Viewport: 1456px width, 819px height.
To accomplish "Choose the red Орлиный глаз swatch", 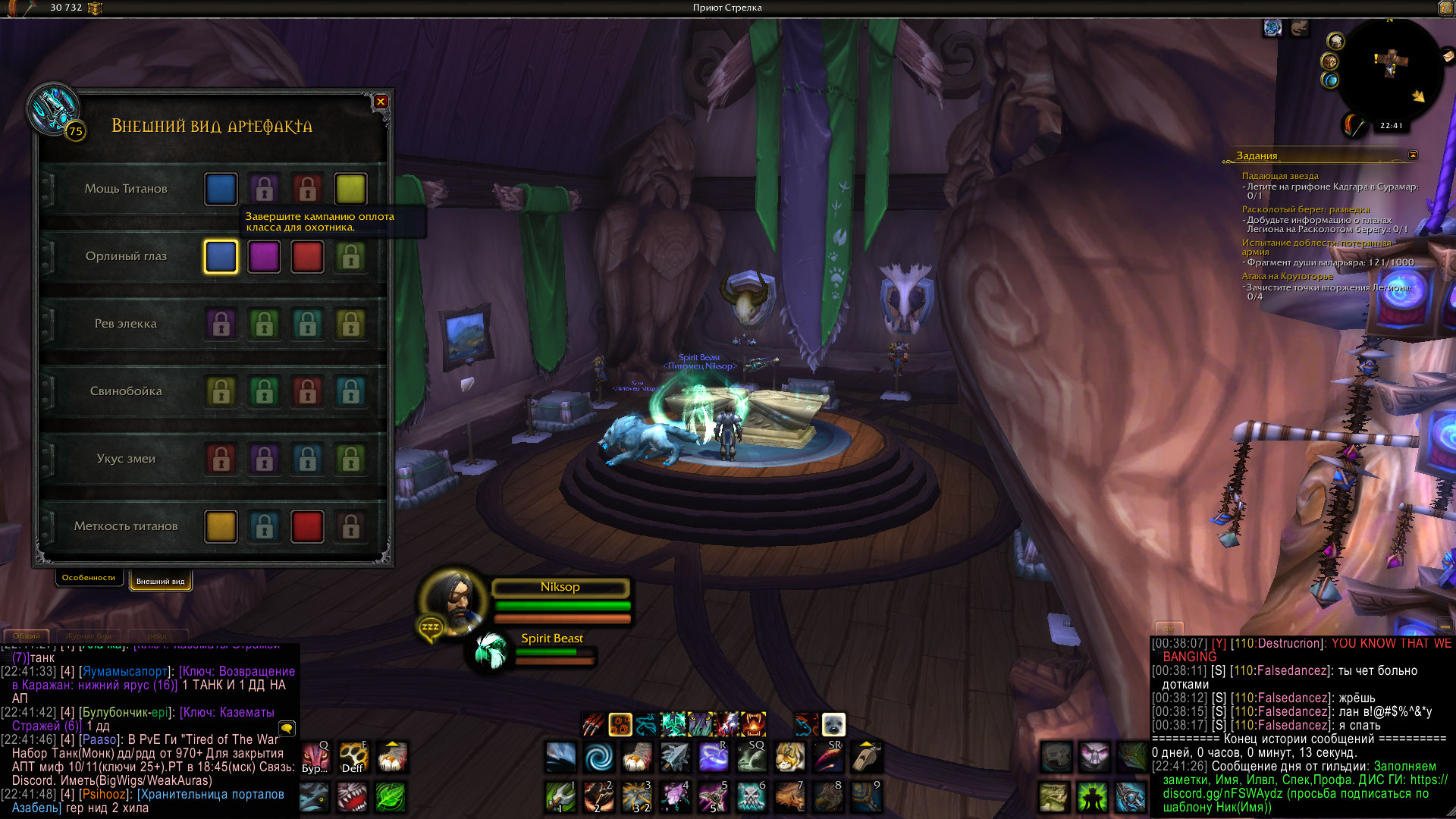I will [x=307, y=256].
